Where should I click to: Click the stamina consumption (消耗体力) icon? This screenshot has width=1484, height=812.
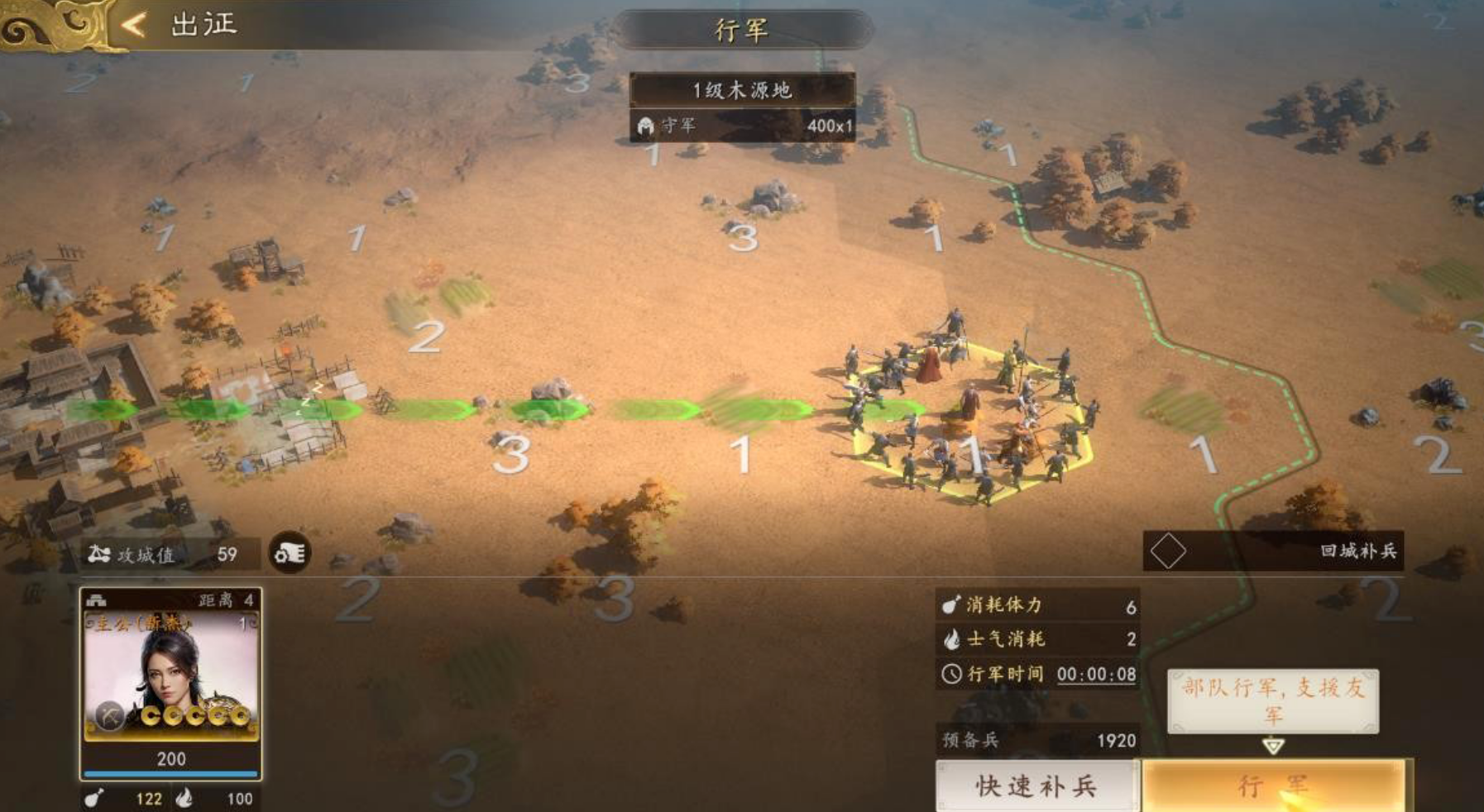coord(951,606)
